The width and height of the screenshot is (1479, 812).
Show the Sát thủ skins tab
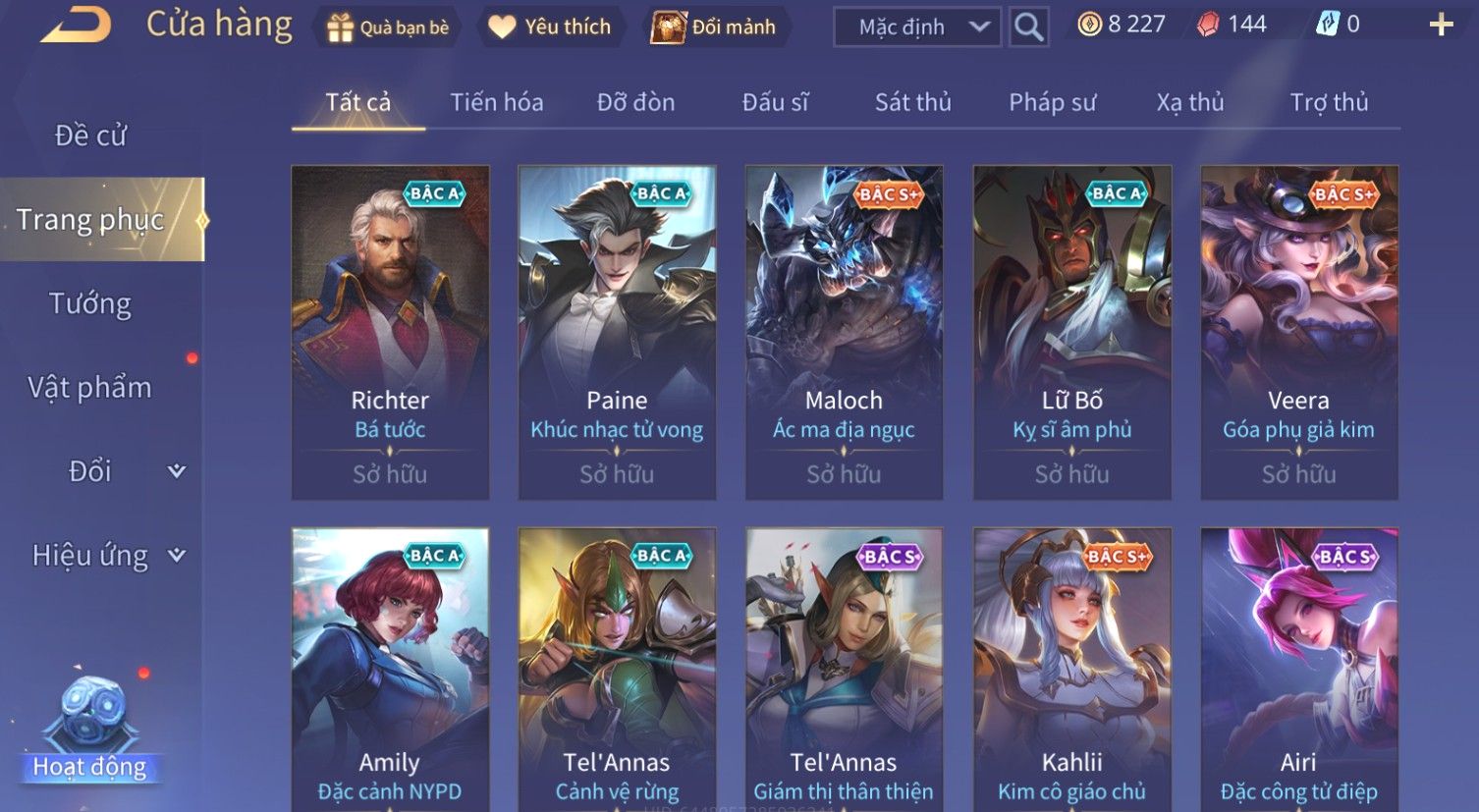pyautogui.click(x=912, y=102)
